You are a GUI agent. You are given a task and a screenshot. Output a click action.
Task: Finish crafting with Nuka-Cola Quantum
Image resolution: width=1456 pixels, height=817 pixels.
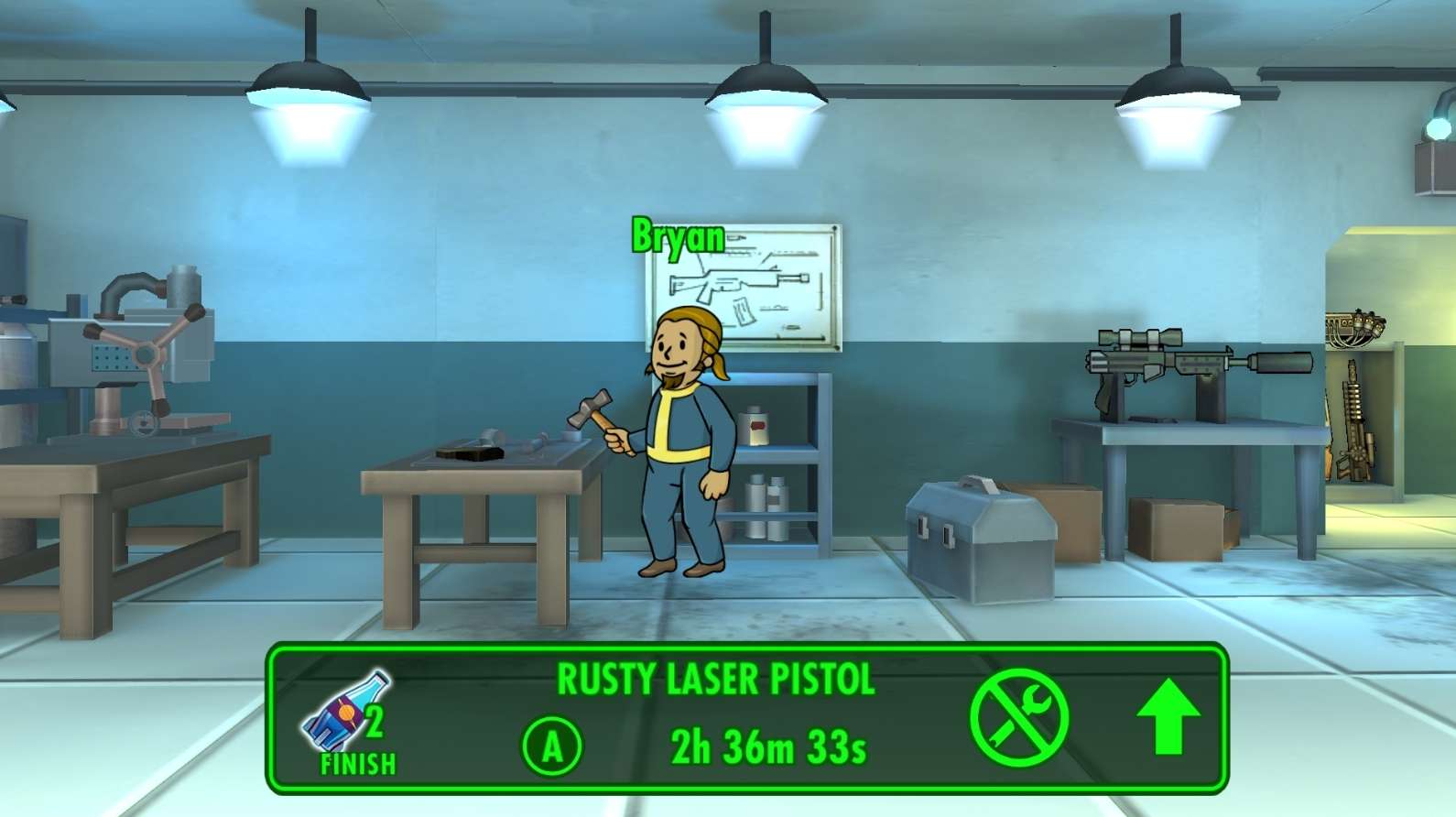click(x=353, y=723)
